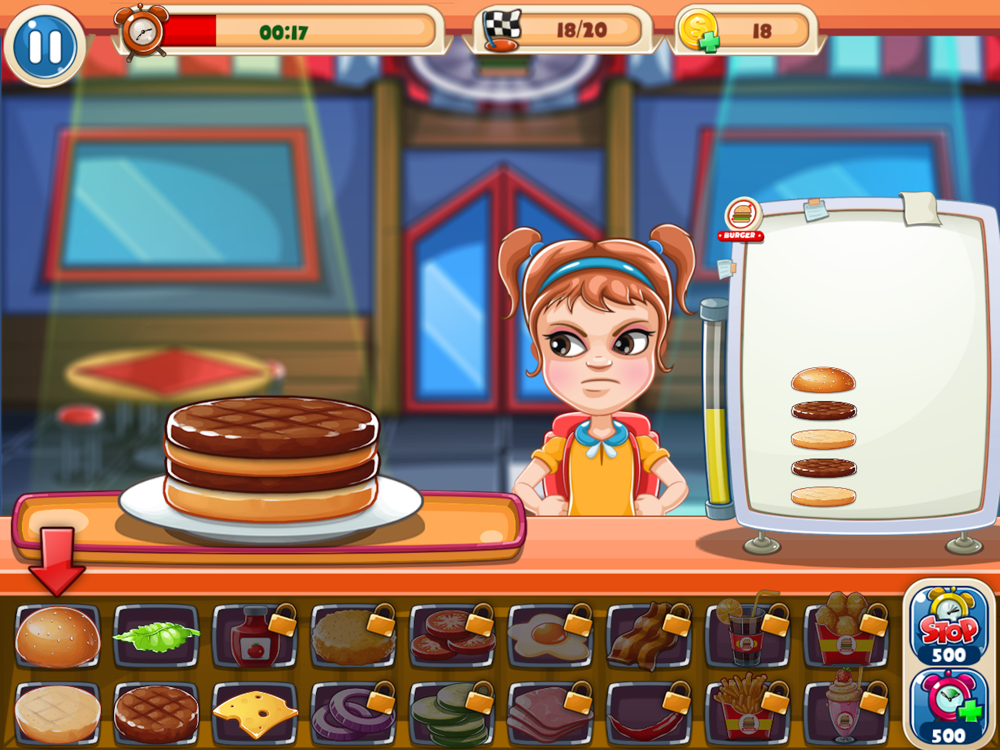Tap the locked french fries slot
This screenshot has width=1000, height=750.
click(x=747, y=714)
